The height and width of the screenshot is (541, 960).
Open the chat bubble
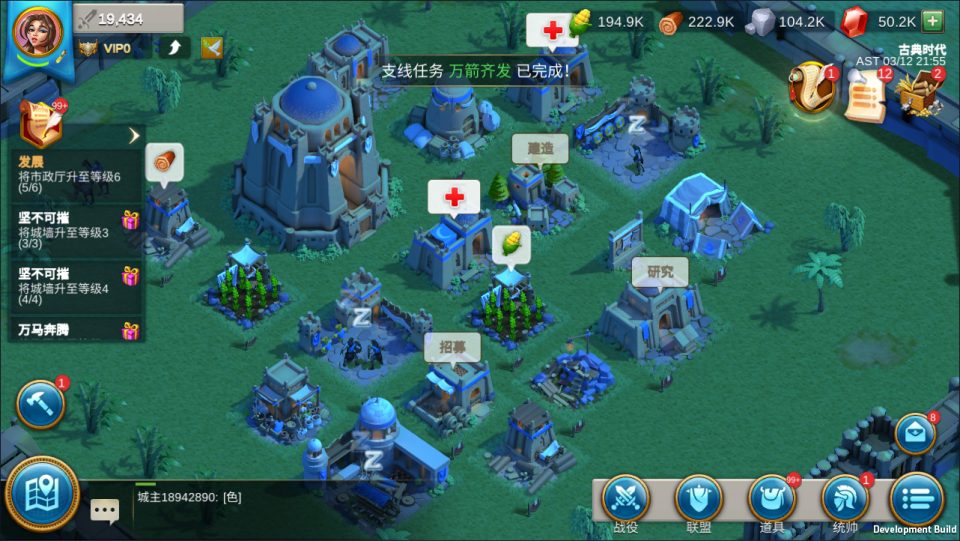[x=105, y=510]
